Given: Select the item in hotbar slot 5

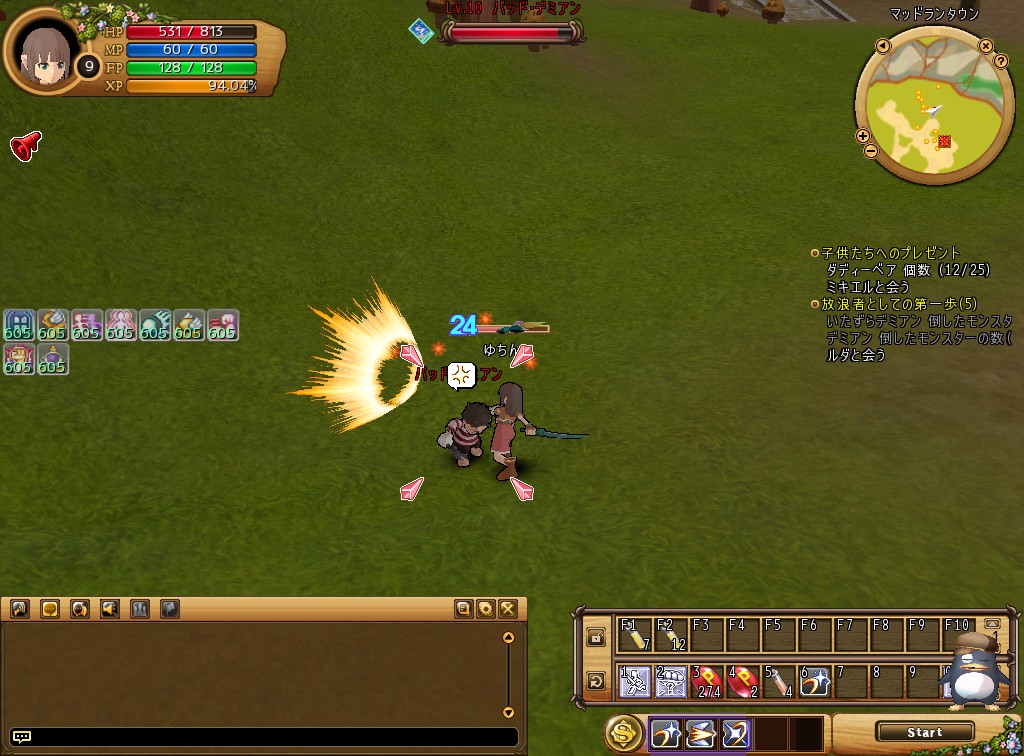Looking at the screenshot, I should coord(779,683).
